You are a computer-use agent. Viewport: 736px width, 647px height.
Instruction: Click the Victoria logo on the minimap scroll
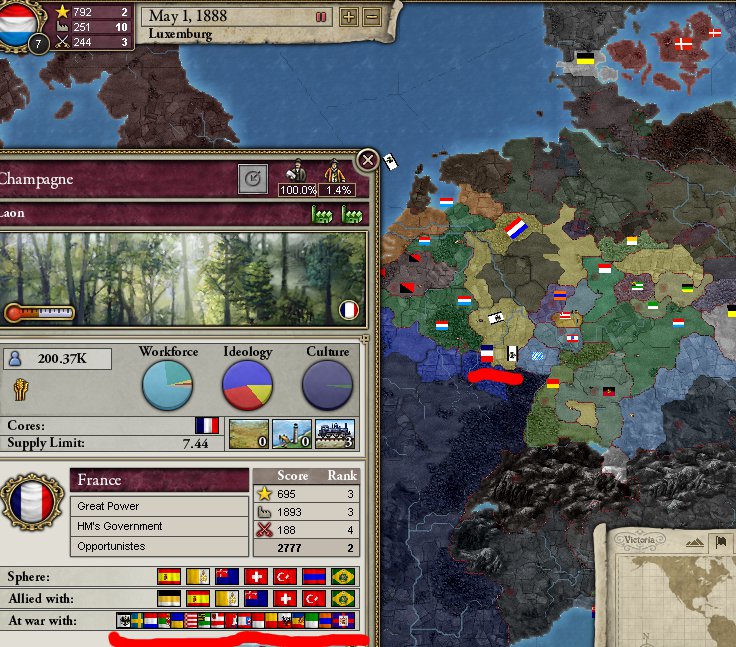tap(639, 540)
